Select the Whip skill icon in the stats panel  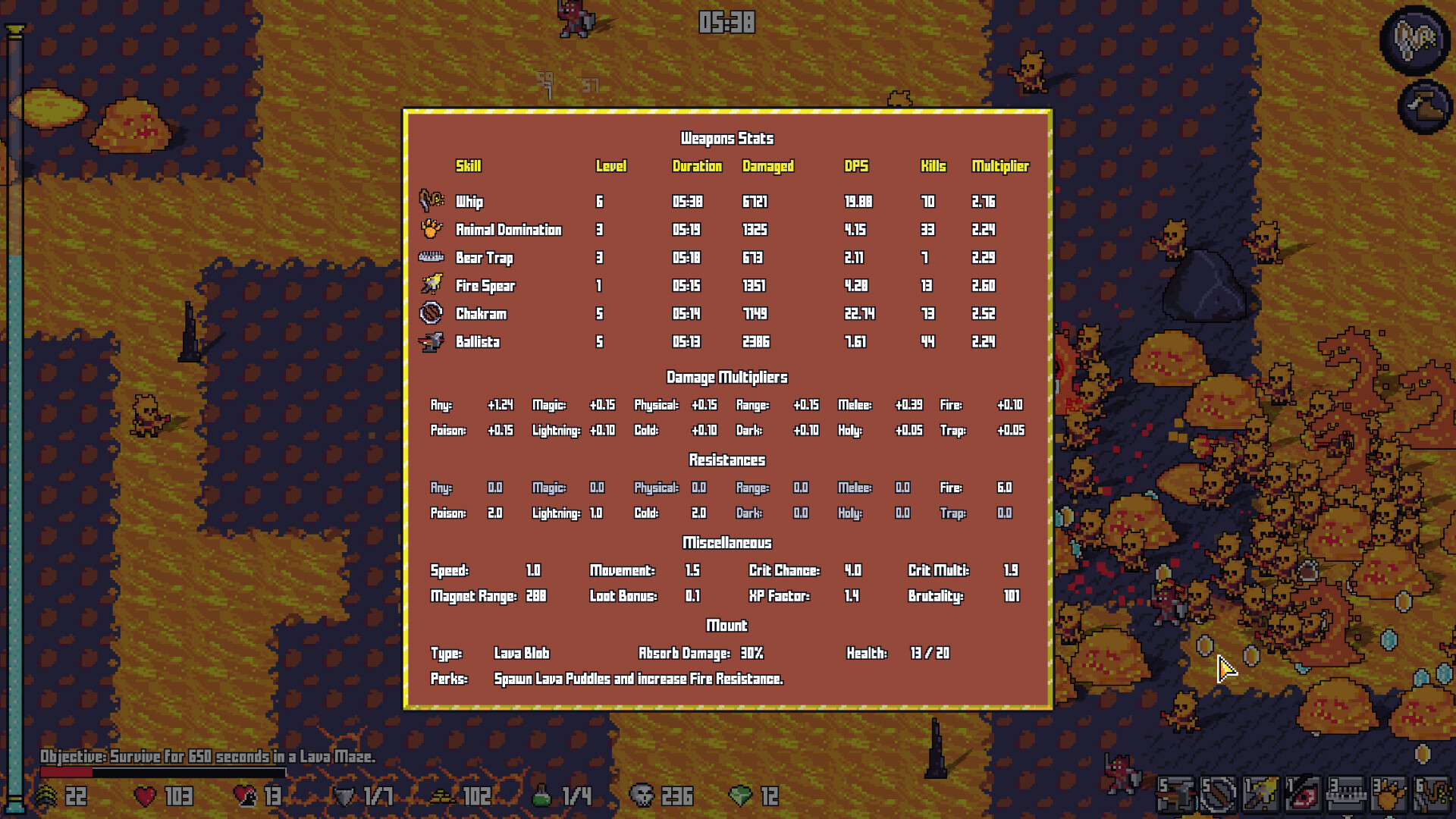[x=430, y=202]
